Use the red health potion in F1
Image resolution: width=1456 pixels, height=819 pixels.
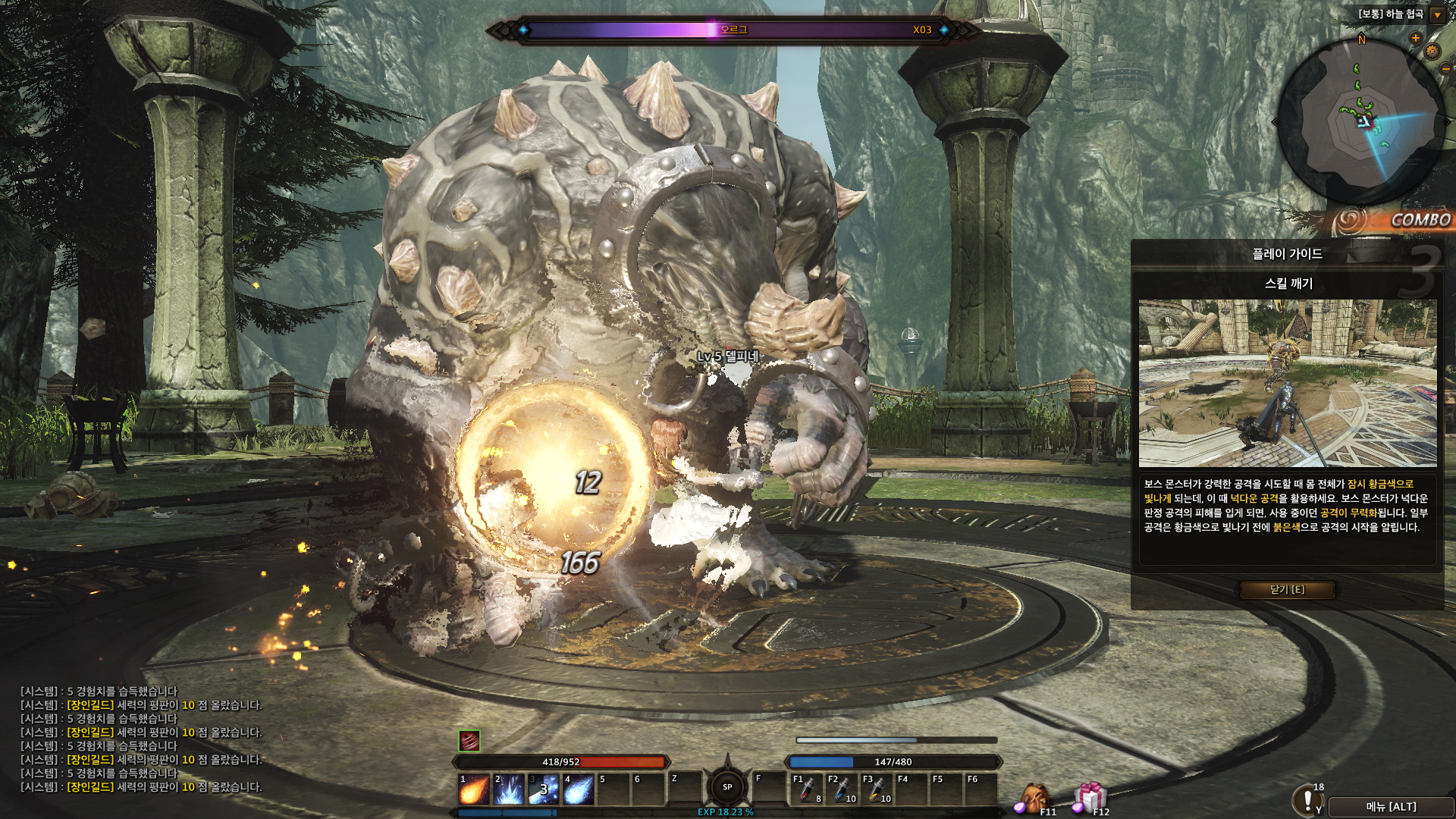[x=807, y=790]
